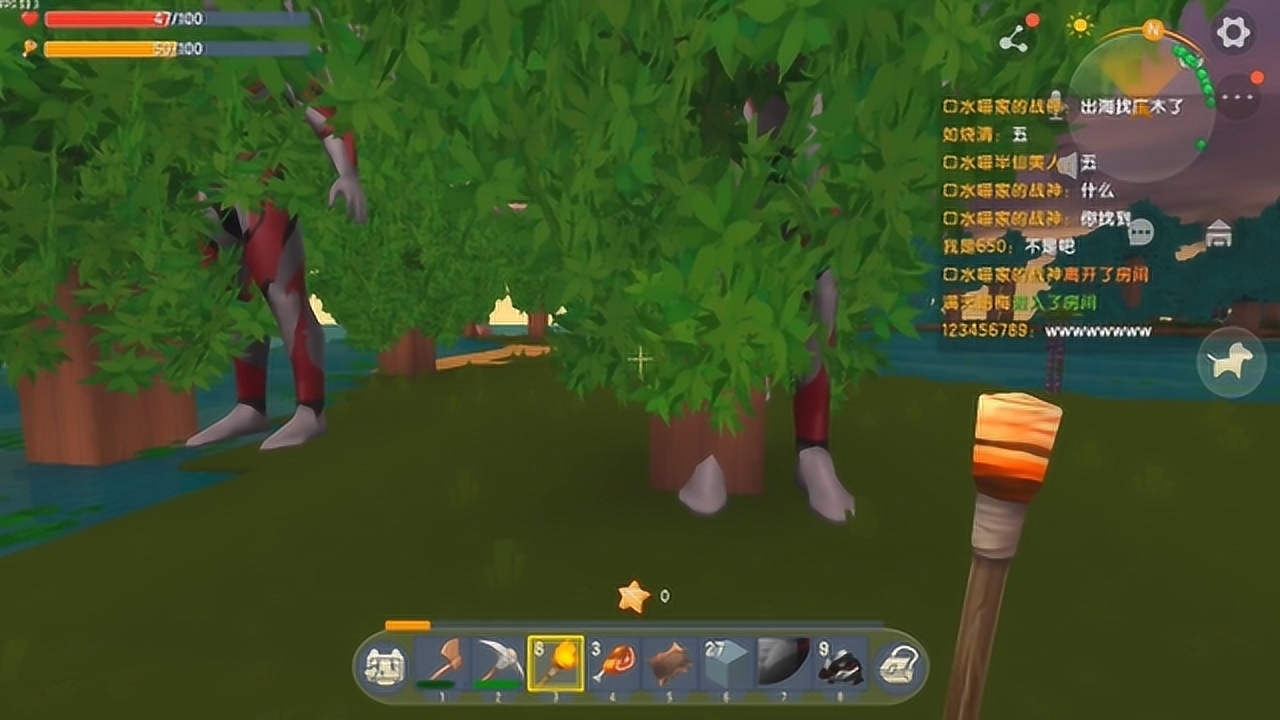Open the chat speech bubble
This screenshot has height=720, width=1280.
click(x=1140, y=233)
